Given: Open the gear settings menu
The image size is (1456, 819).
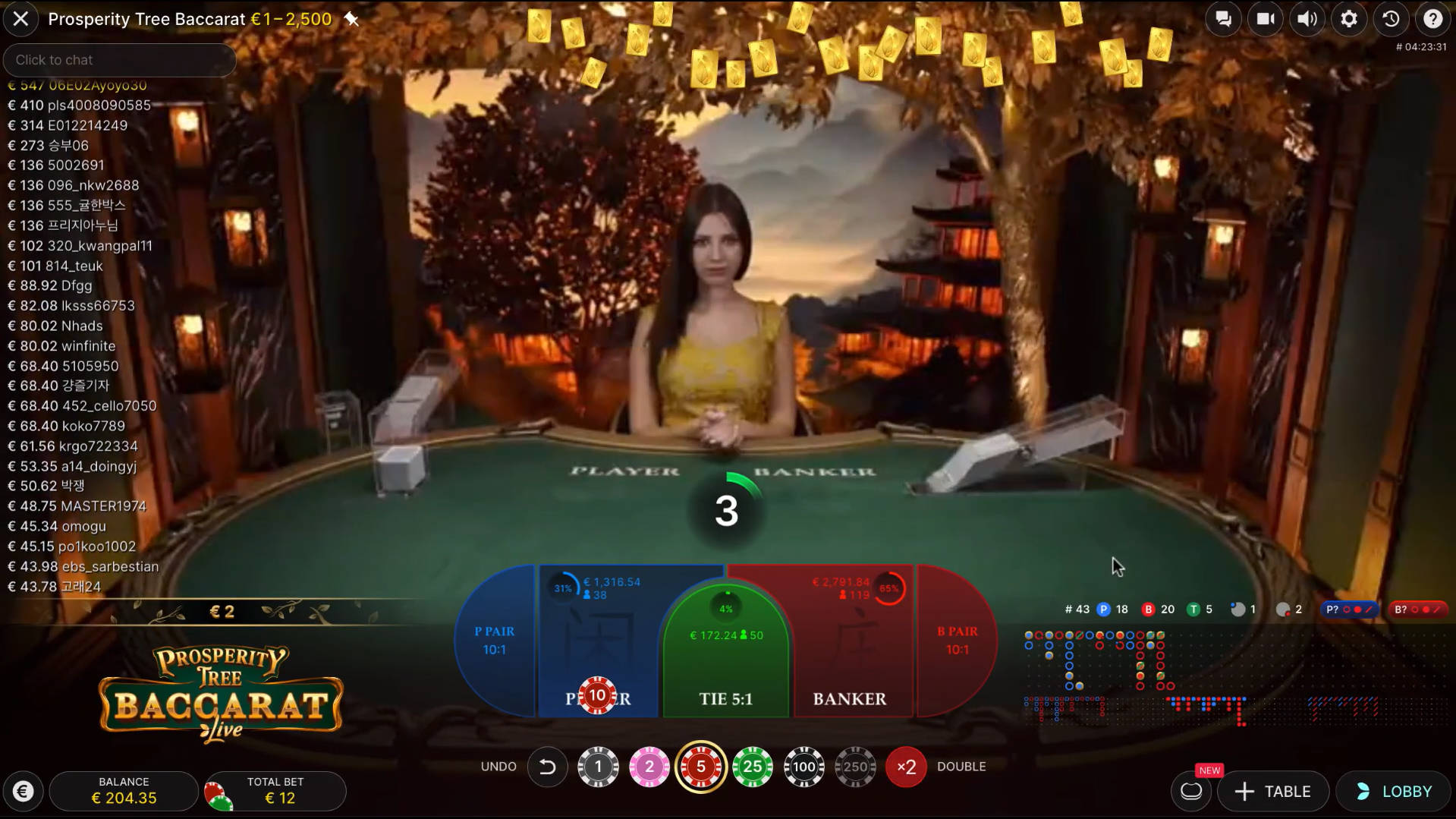Looking at the screenshot, I should (1348, 19).
